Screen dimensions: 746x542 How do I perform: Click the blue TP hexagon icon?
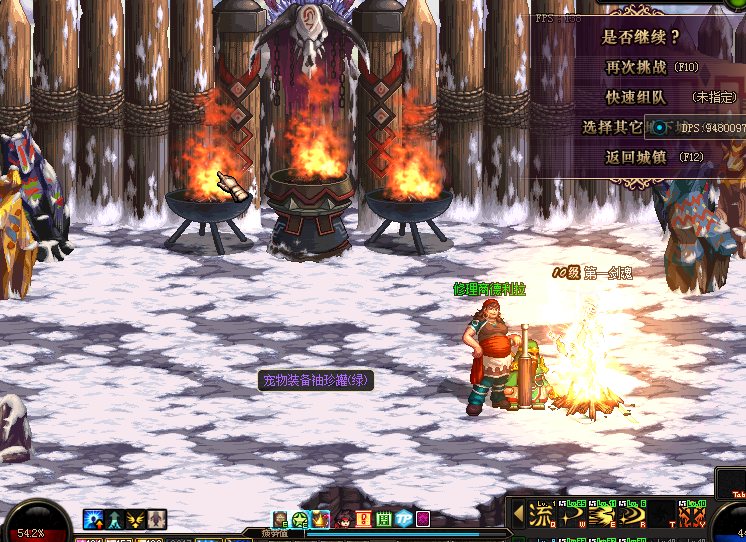pos(403,518)
